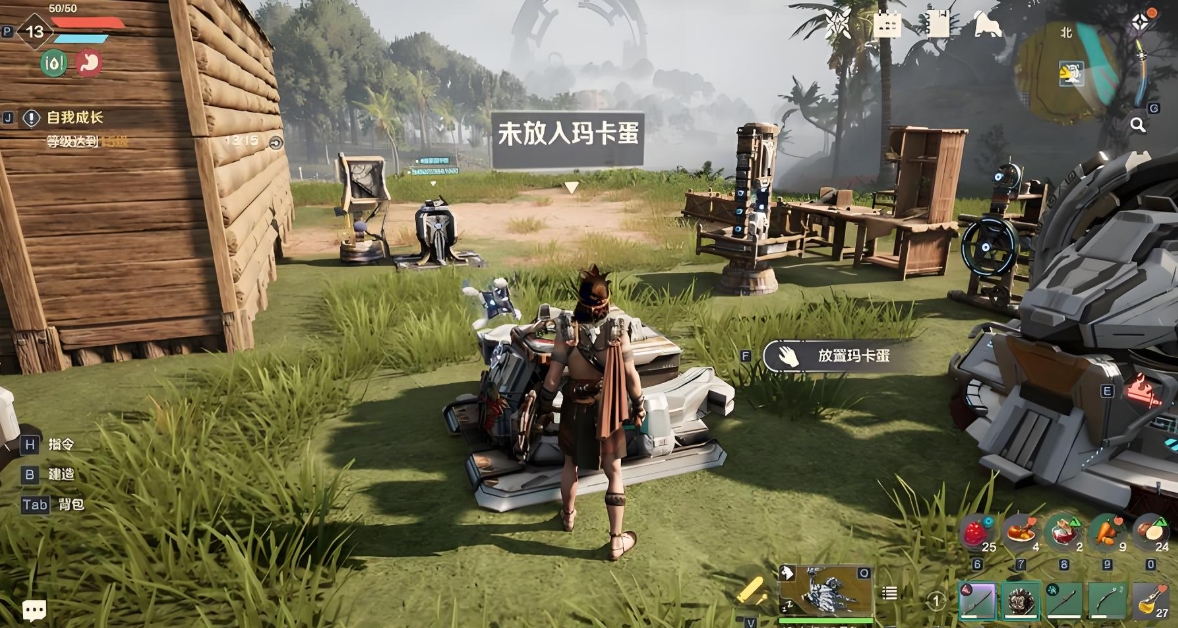Select the spiky round item hotbar slot

click(x=1021, y=601)
